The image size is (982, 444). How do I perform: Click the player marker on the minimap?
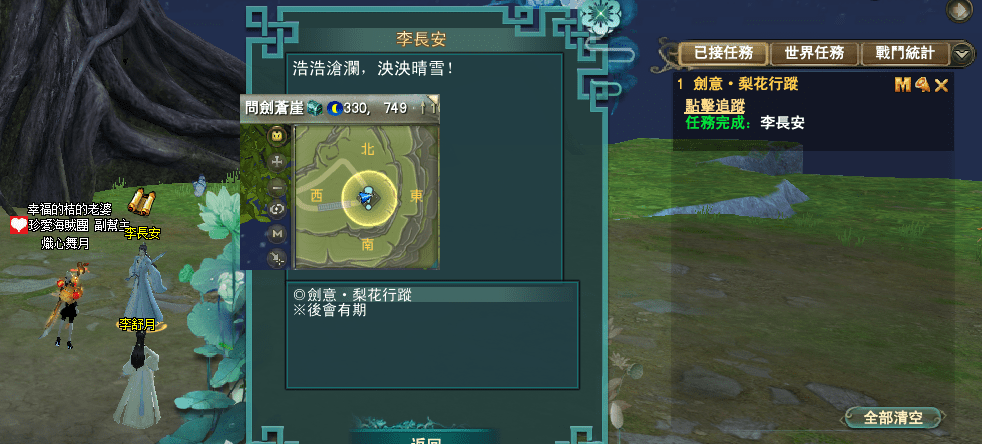tap(369, 196)
